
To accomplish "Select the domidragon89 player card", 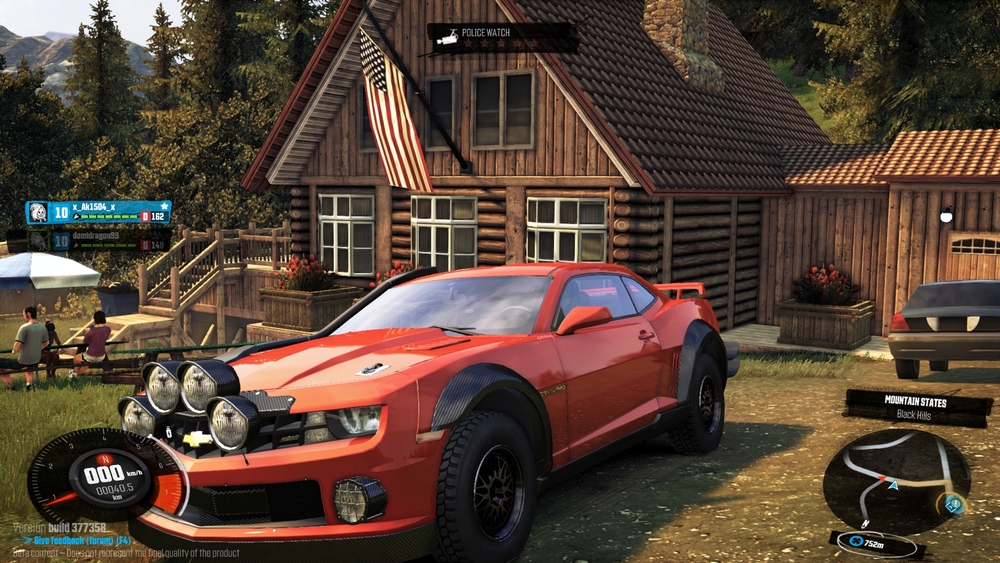I will [x=98, y=239].
